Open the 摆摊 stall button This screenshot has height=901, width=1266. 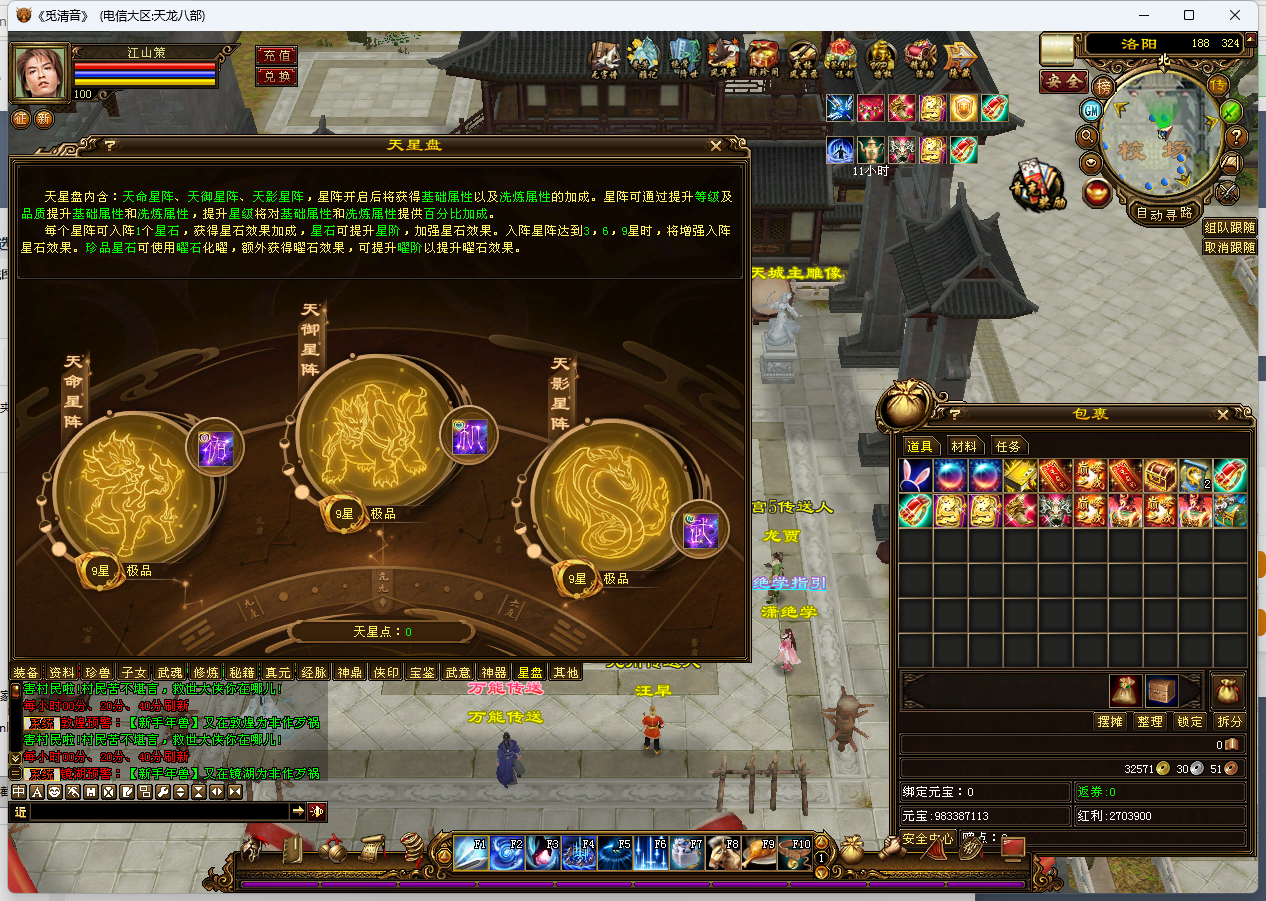click(1110, 721)
